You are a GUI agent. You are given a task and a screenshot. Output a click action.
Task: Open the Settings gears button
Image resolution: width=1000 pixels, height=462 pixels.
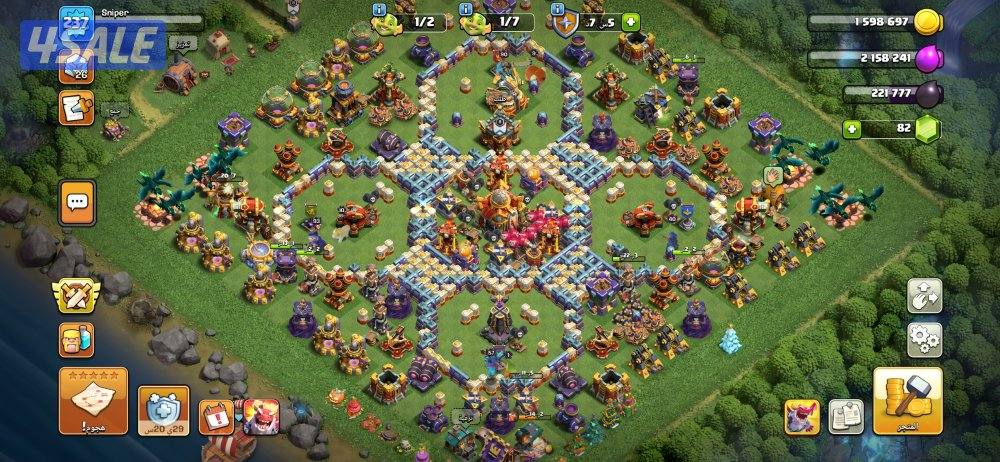click(x=925, y=339)
